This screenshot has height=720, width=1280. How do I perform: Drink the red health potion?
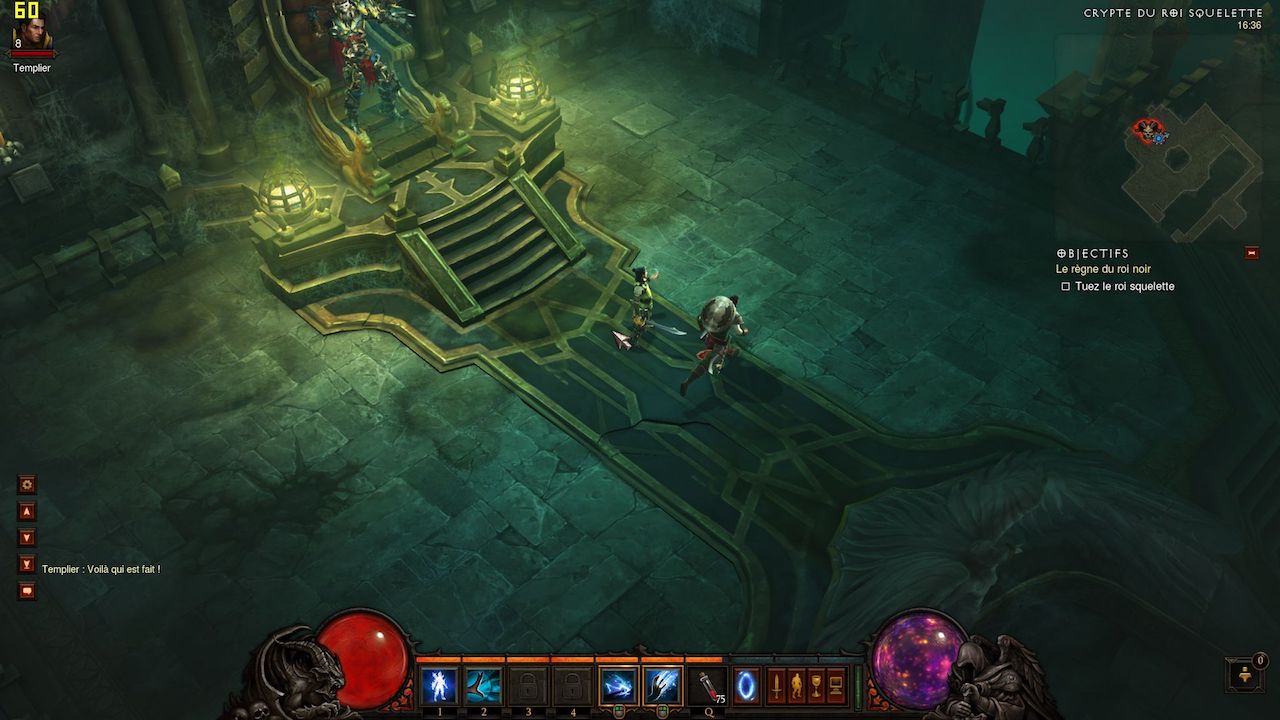click(707, 686)
